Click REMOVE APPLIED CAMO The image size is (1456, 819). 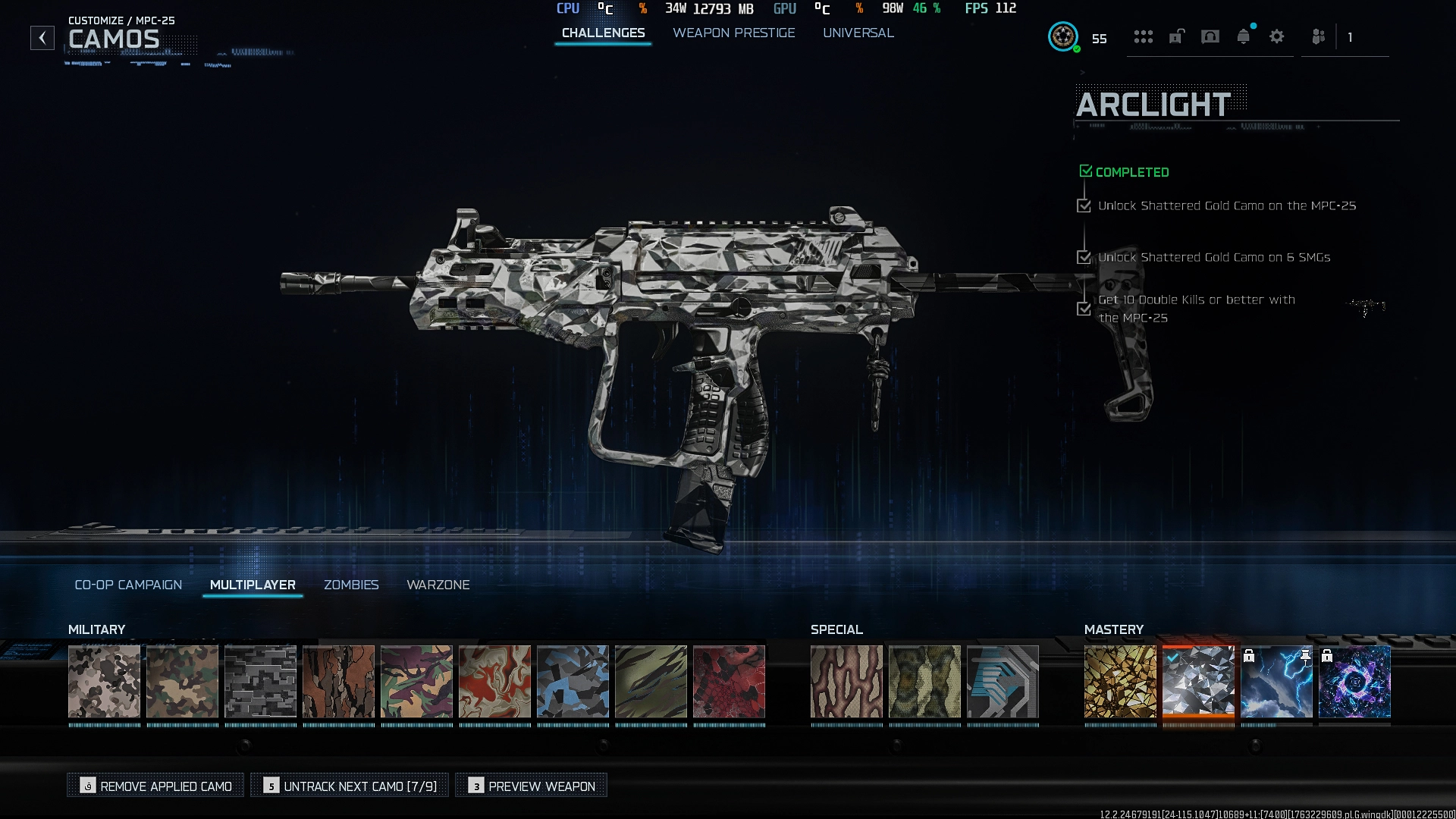pos(155,786)
